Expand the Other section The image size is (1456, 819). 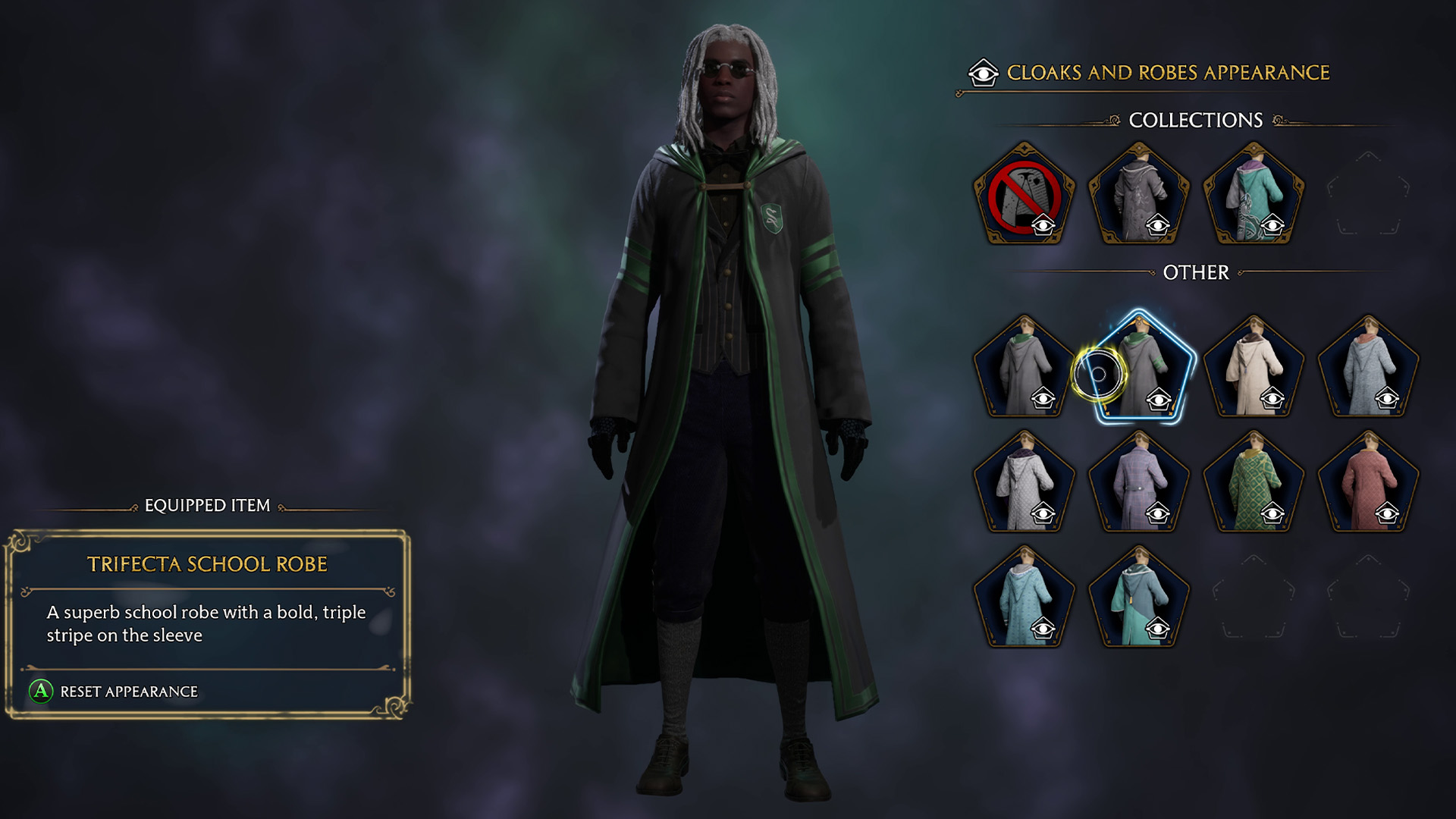1197,273
